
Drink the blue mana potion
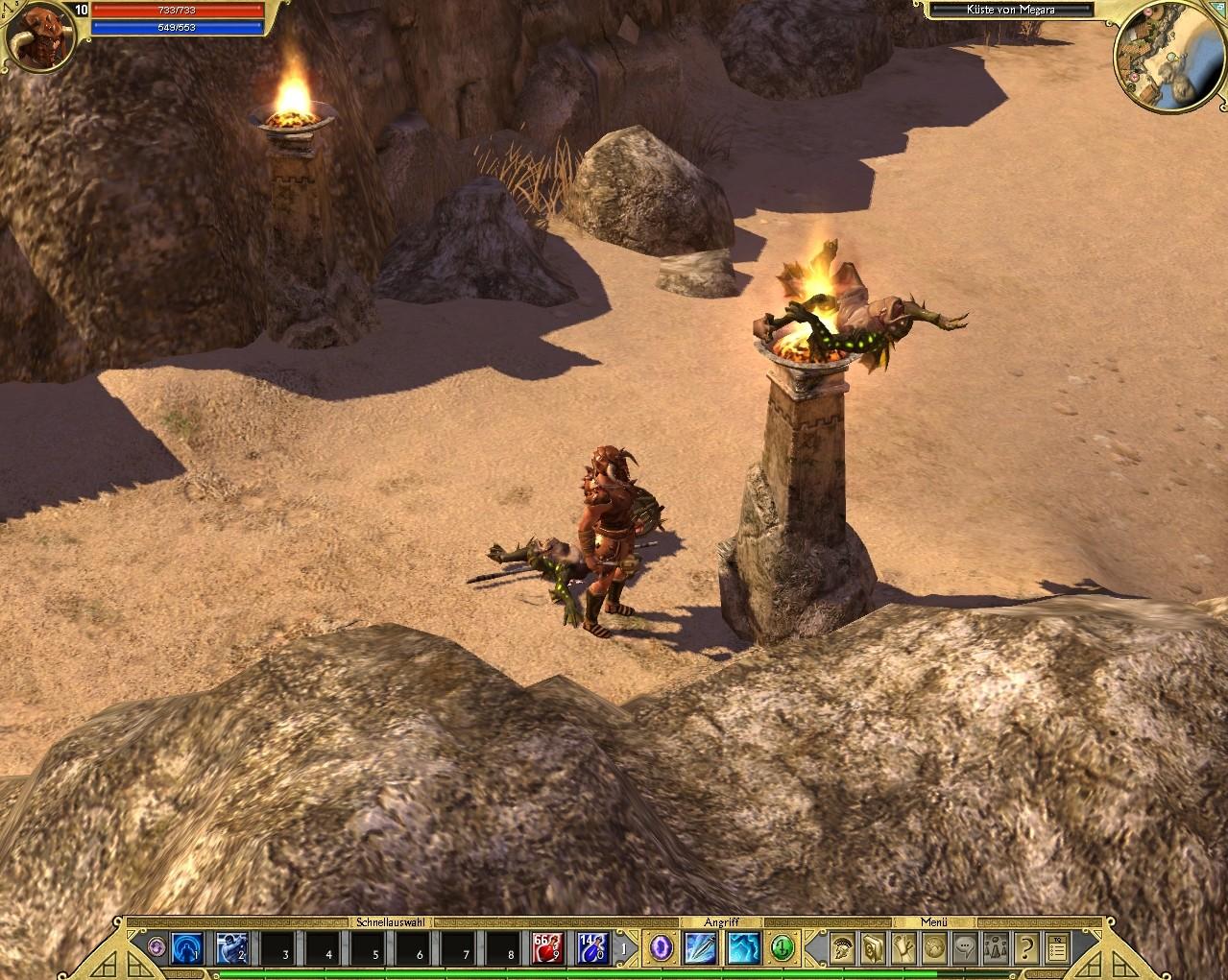coord(591,948)
